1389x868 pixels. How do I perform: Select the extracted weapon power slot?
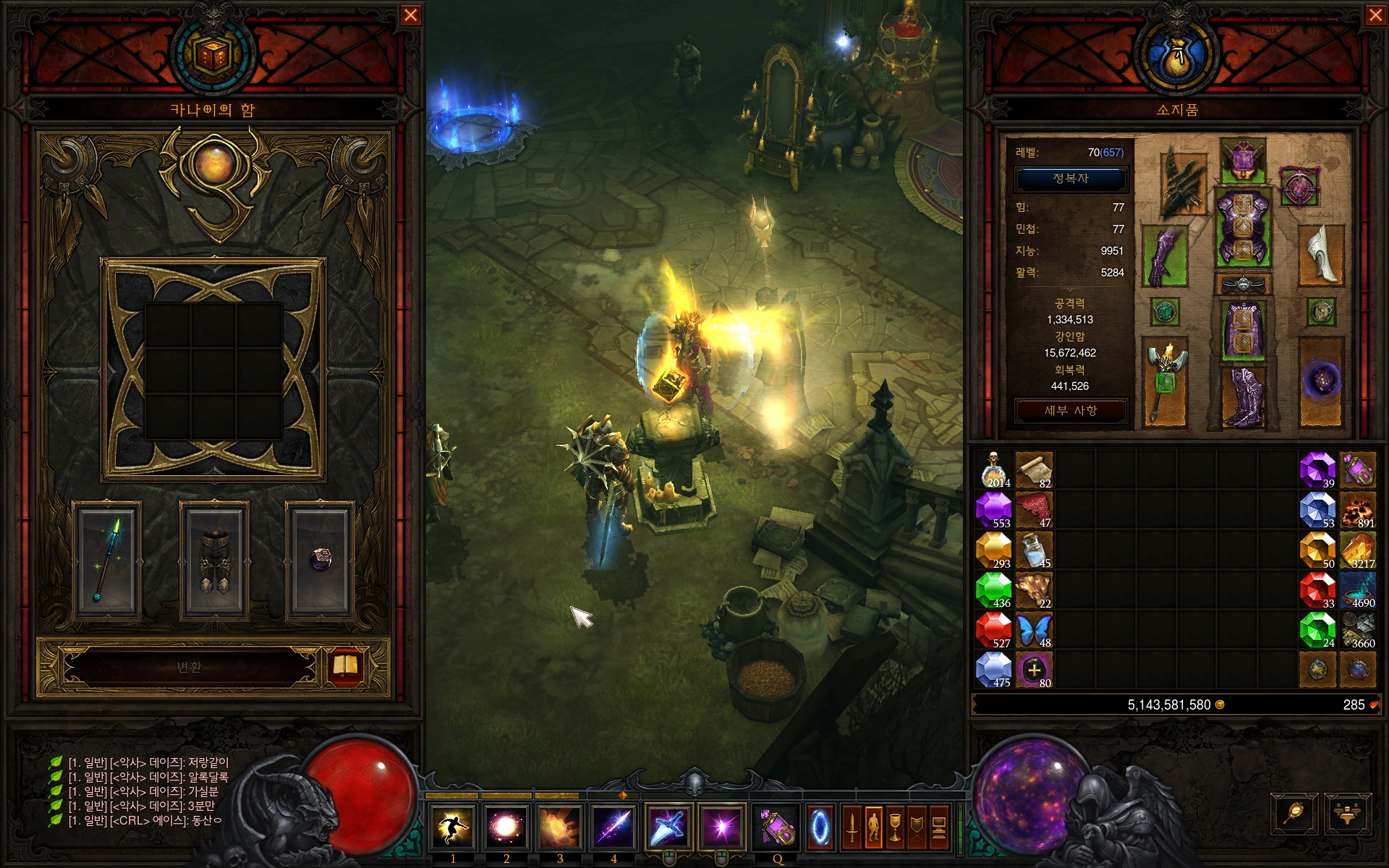tap(107, 561)
